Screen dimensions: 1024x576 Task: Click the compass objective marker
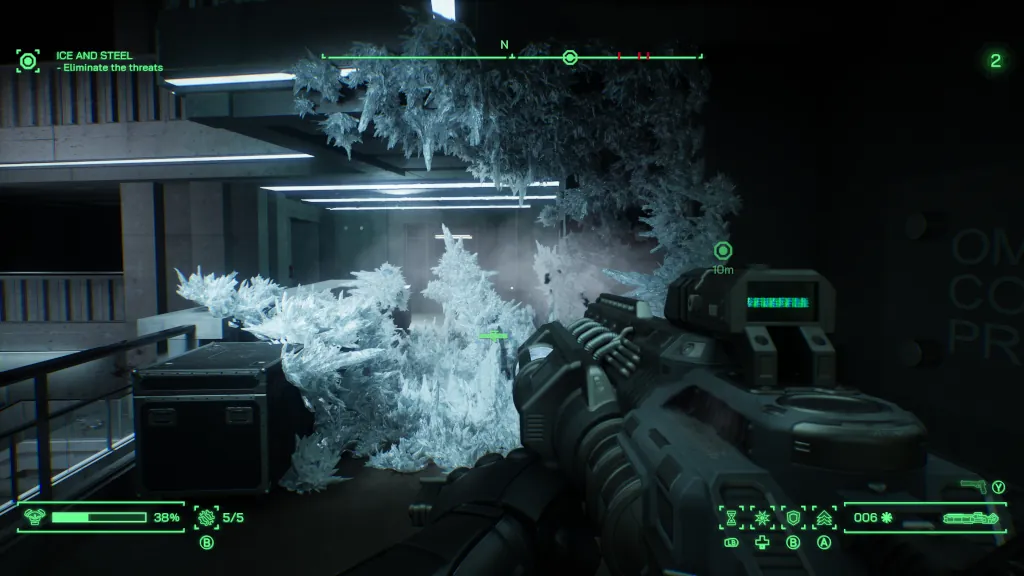point(570,57)
